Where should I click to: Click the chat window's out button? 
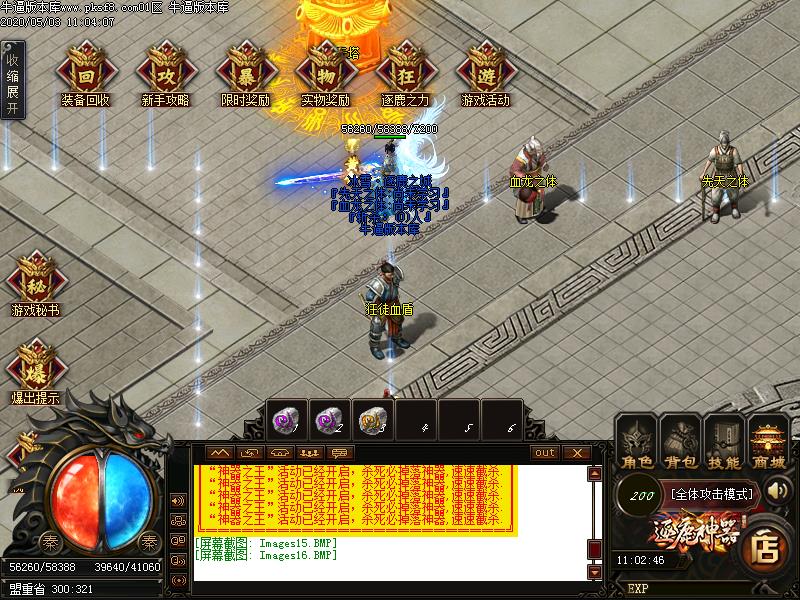(545, 453)
